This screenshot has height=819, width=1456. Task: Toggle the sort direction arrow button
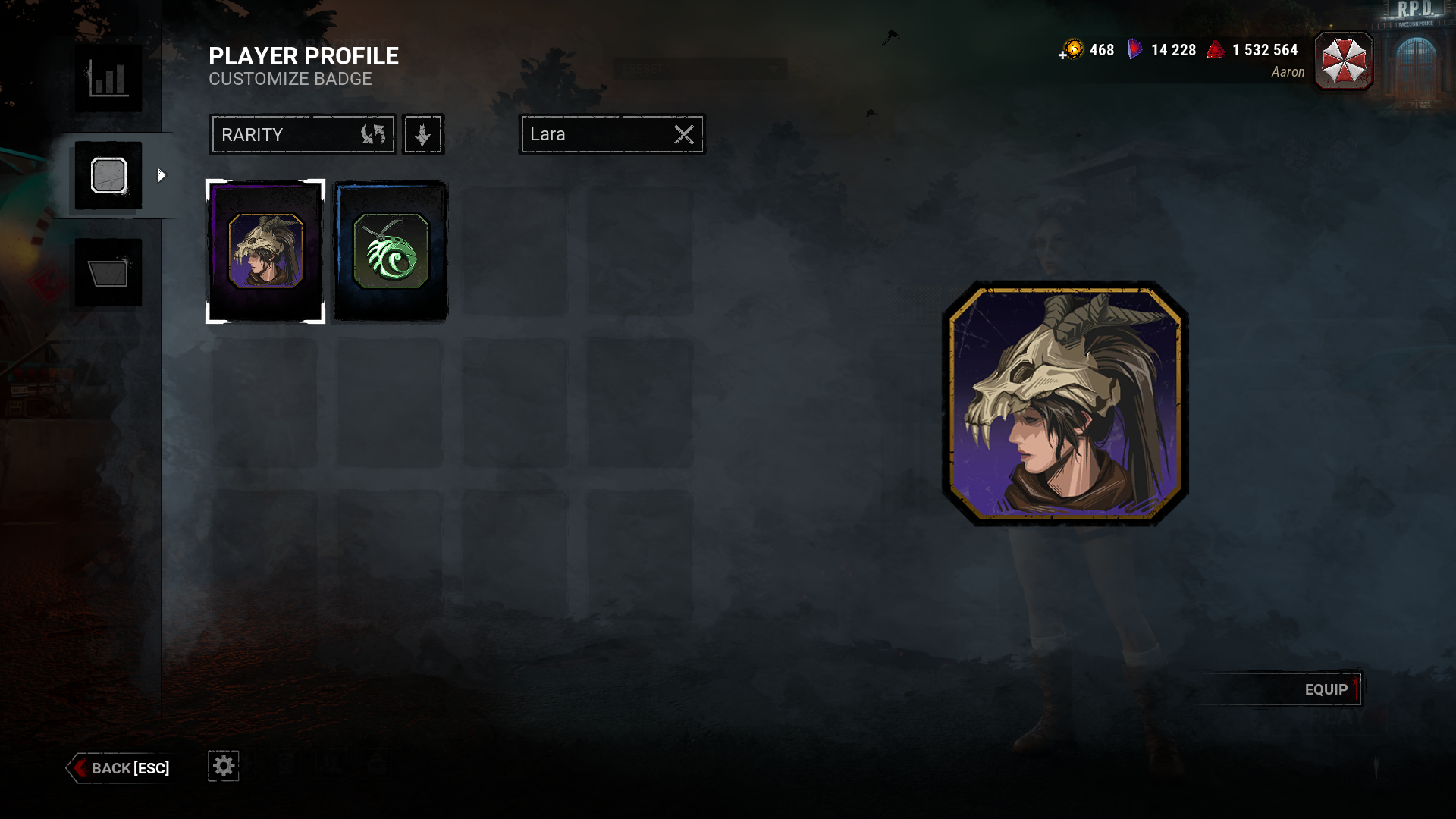pos(422,134)
